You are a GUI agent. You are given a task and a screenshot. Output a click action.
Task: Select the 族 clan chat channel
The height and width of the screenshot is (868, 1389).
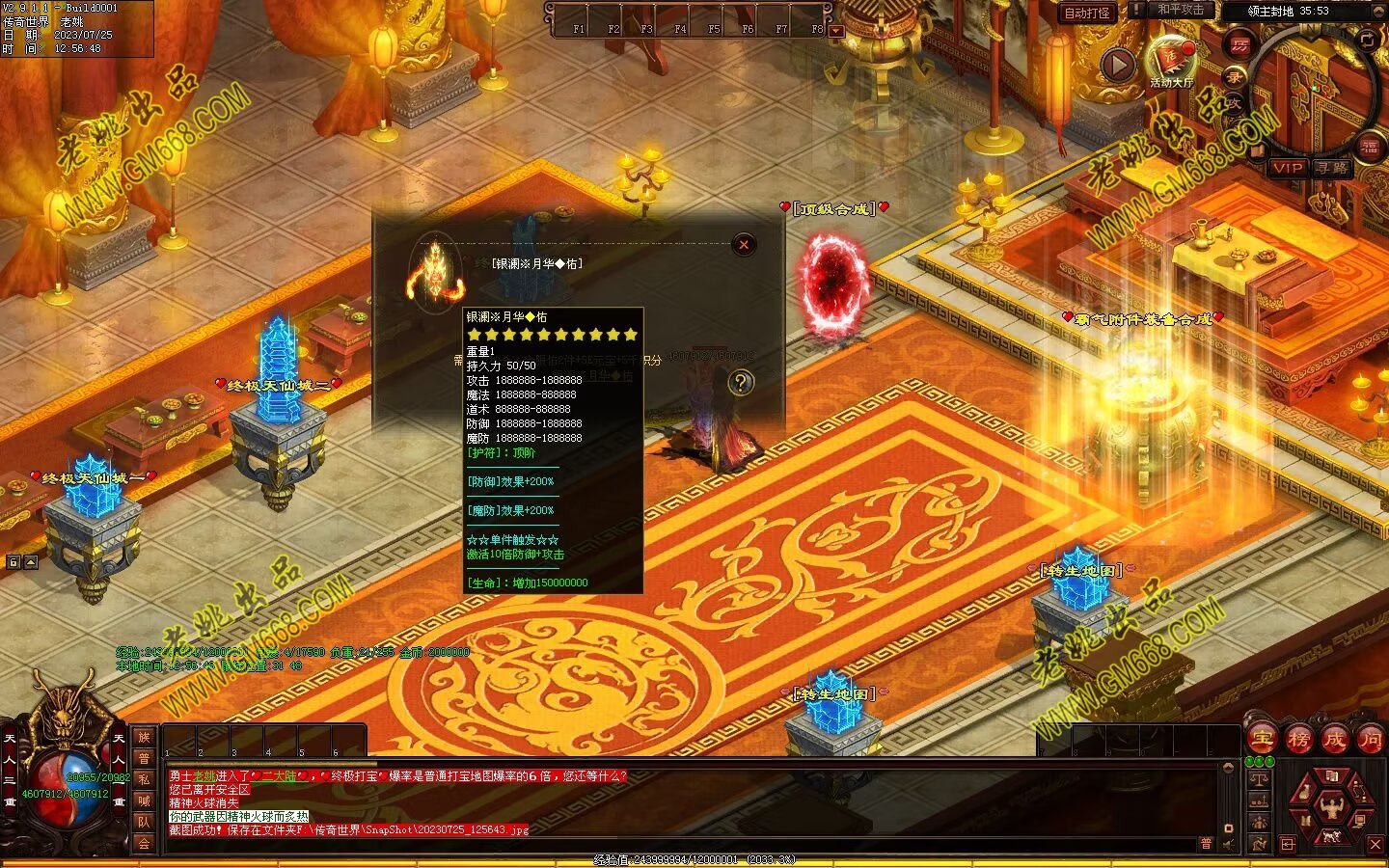point(144,737)
